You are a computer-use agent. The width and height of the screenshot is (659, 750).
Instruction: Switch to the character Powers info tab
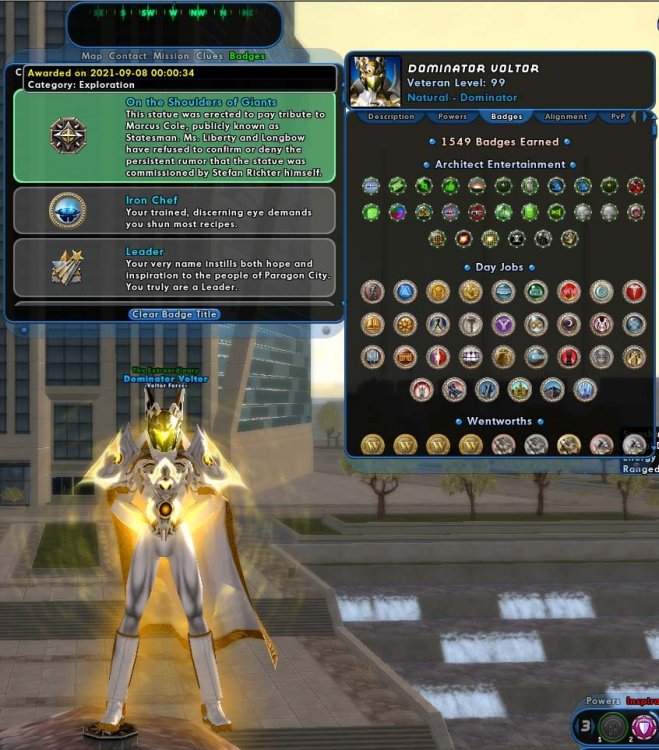[x=453, y=117]
